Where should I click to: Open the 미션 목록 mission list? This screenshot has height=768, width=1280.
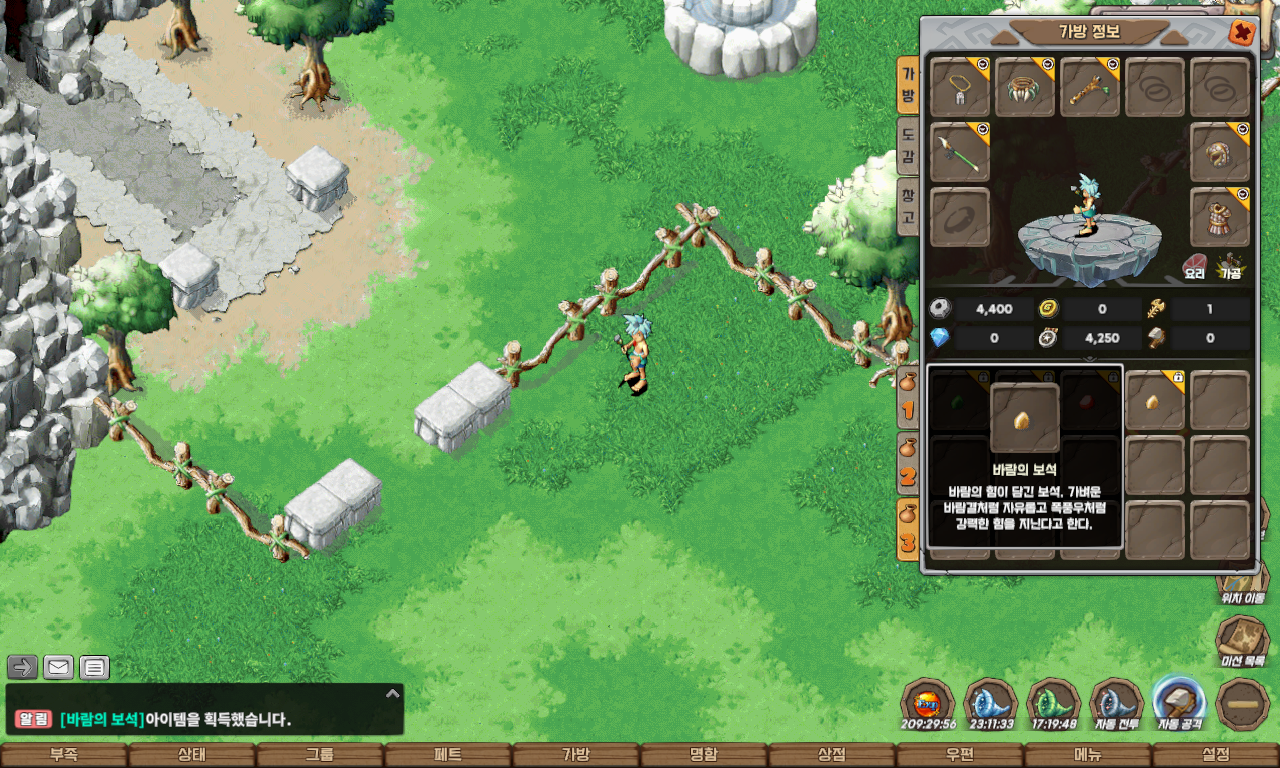pyautogui.click(x=1242, y=641)
